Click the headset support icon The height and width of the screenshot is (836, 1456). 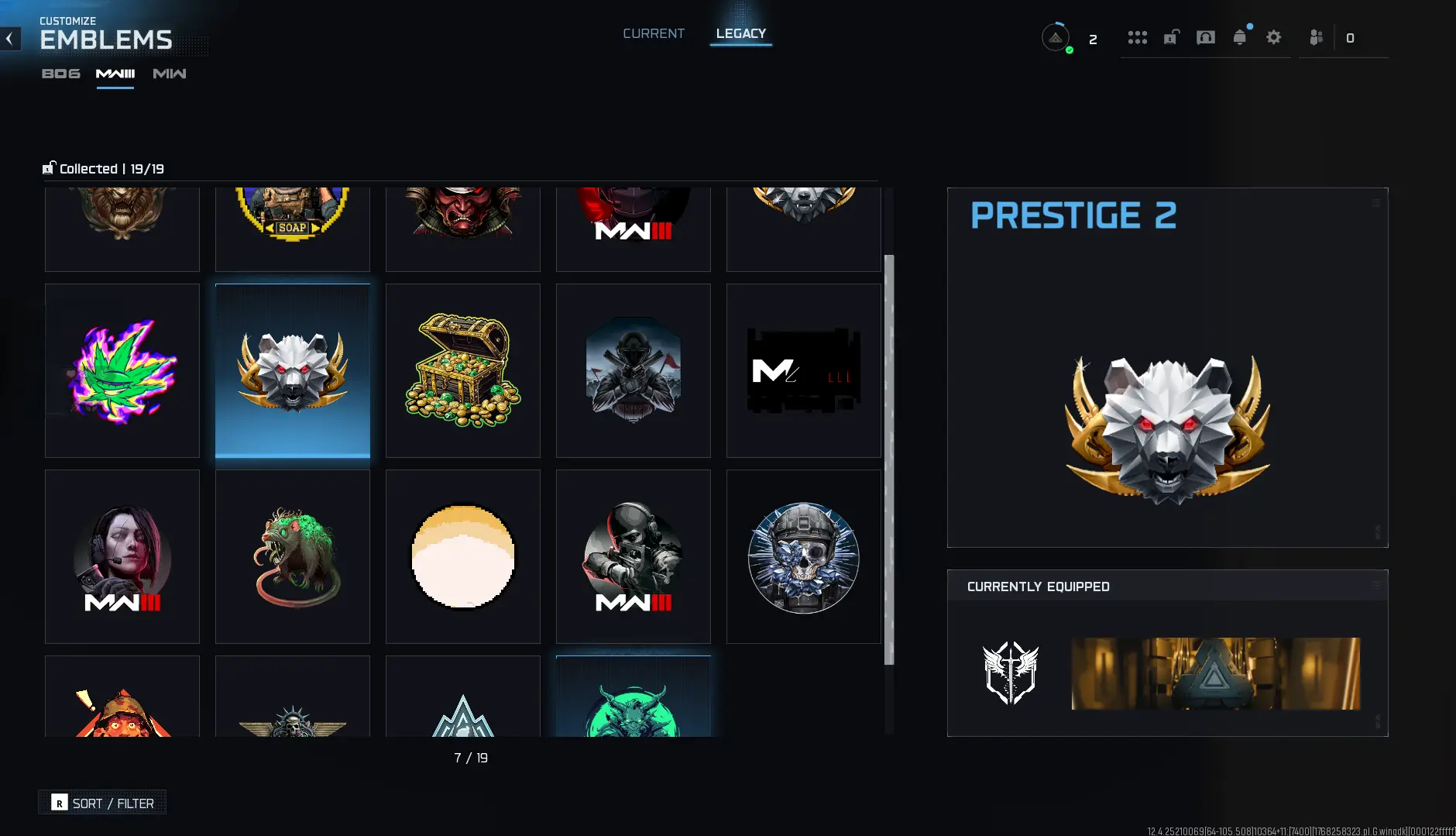pos(1206,37)
